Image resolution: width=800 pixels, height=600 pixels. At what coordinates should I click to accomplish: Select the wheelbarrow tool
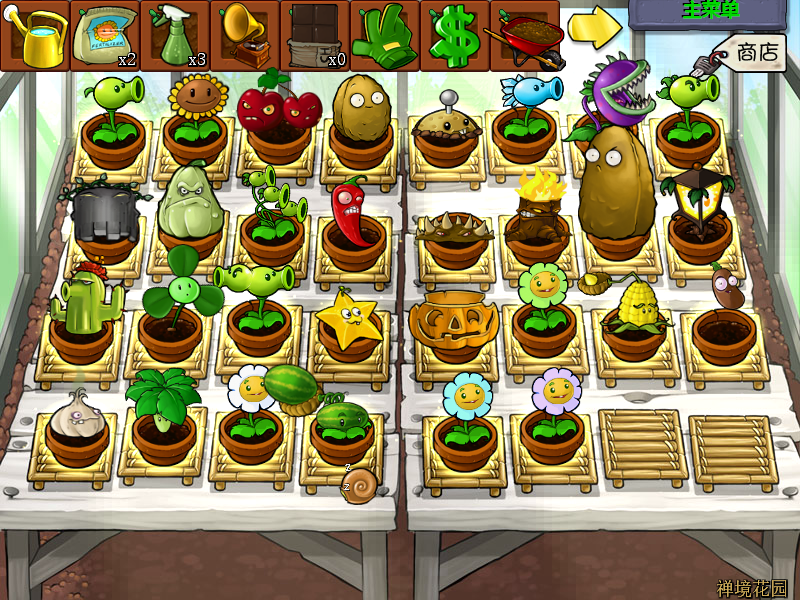523,35
